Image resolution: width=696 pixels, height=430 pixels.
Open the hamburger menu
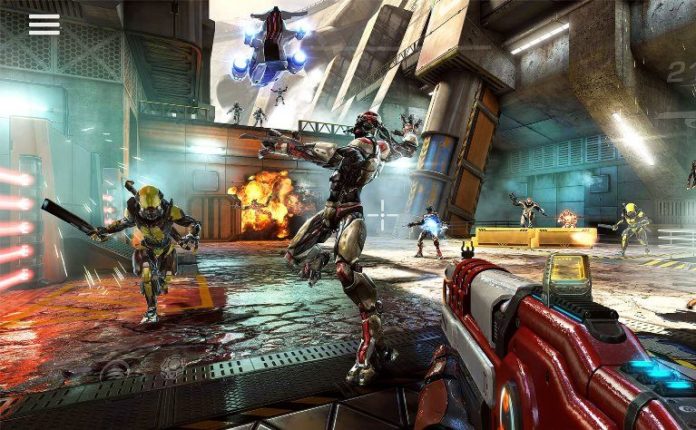[x=44, y=24]
